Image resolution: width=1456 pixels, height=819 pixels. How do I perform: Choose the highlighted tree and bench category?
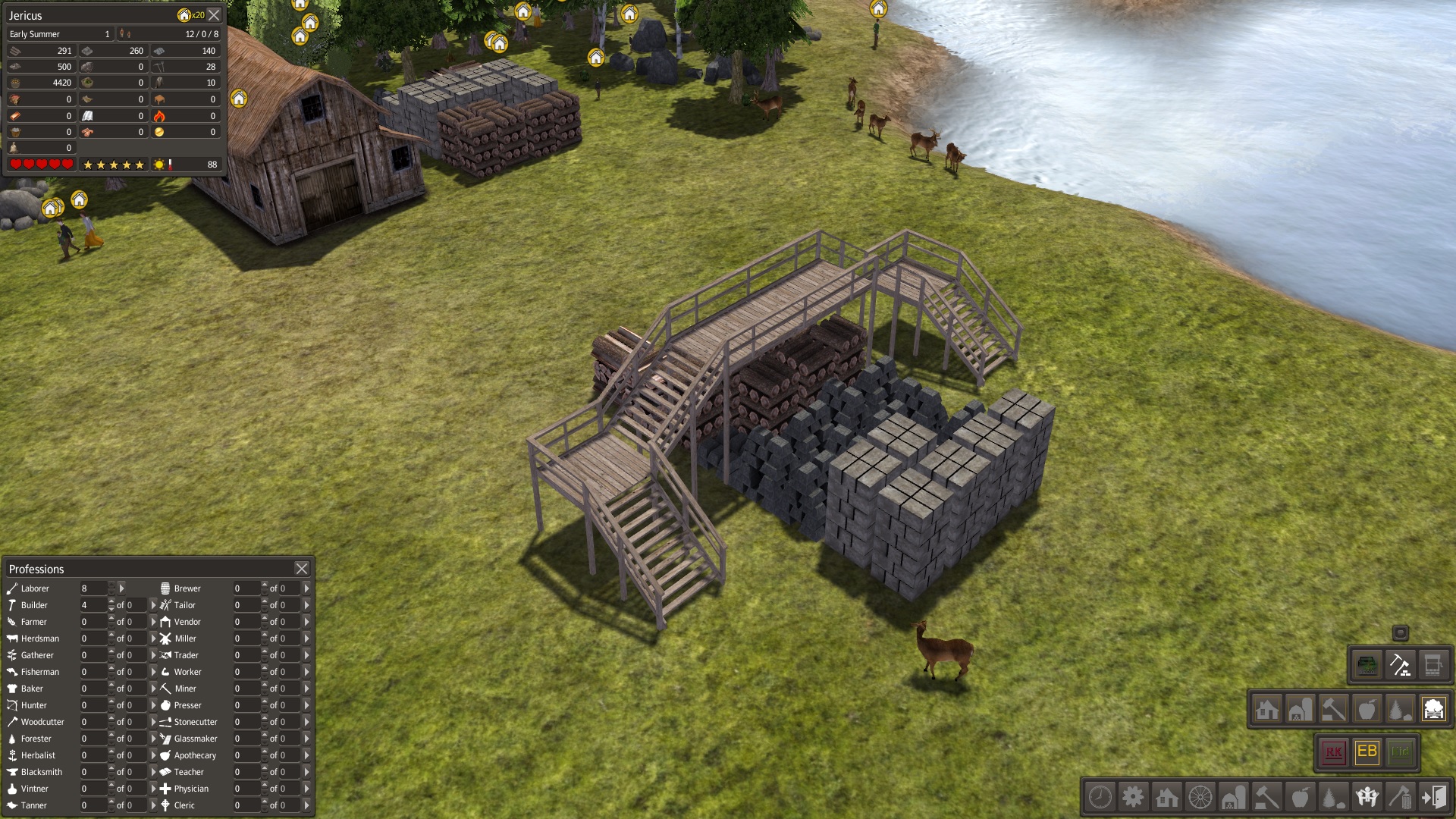[x=1433, y=710]
